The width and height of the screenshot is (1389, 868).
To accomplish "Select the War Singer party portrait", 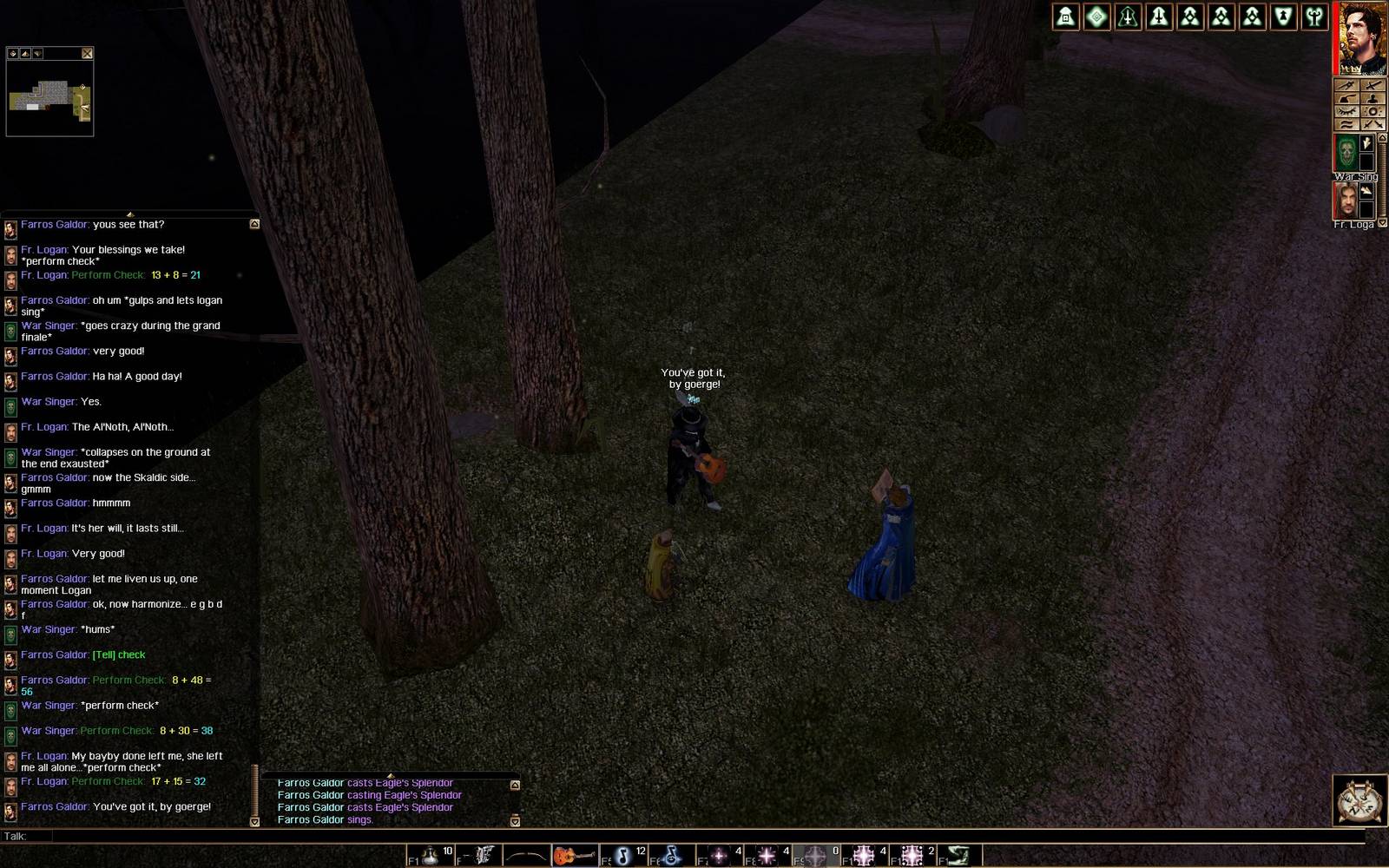I will pyautogui.click(x=1346, y=152).
